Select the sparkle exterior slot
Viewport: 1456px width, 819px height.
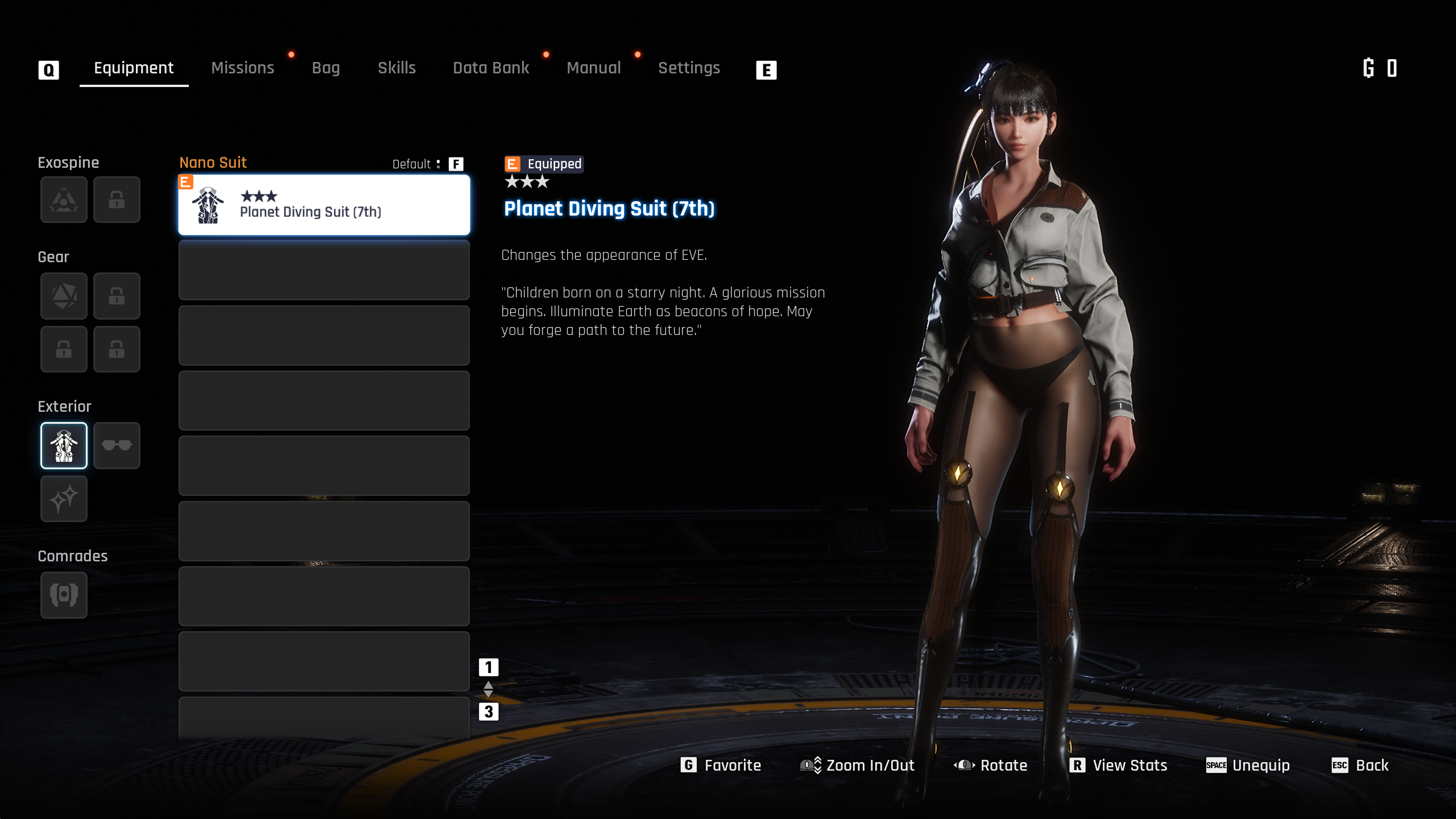[64, 499]
